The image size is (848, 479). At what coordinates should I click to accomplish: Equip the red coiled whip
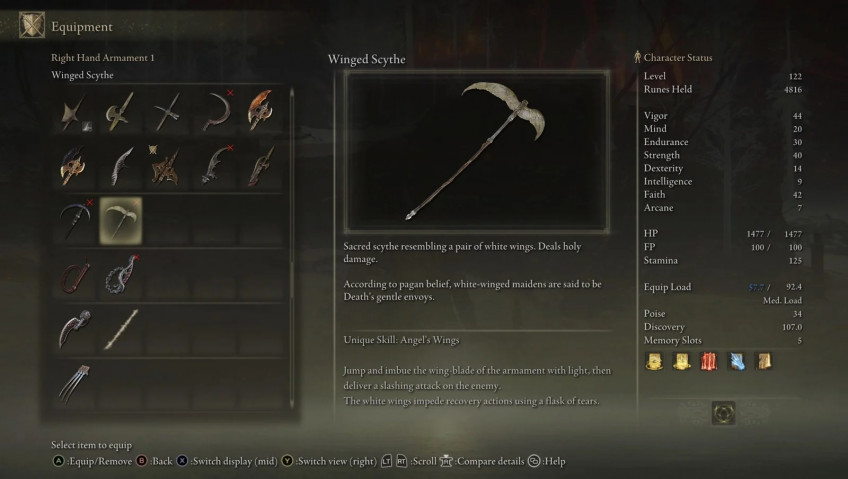75,275
